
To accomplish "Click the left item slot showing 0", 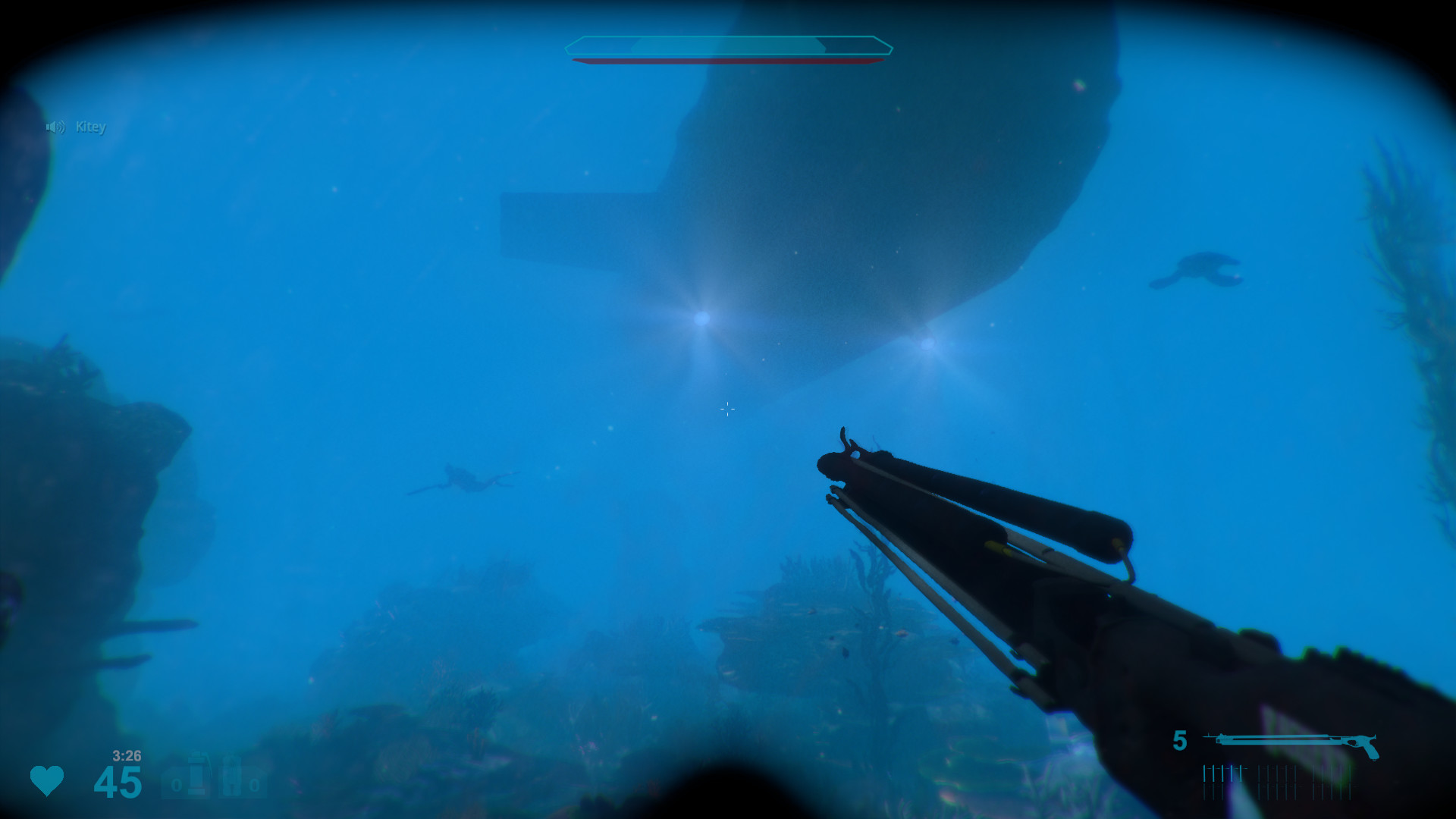I will [177, 786].
